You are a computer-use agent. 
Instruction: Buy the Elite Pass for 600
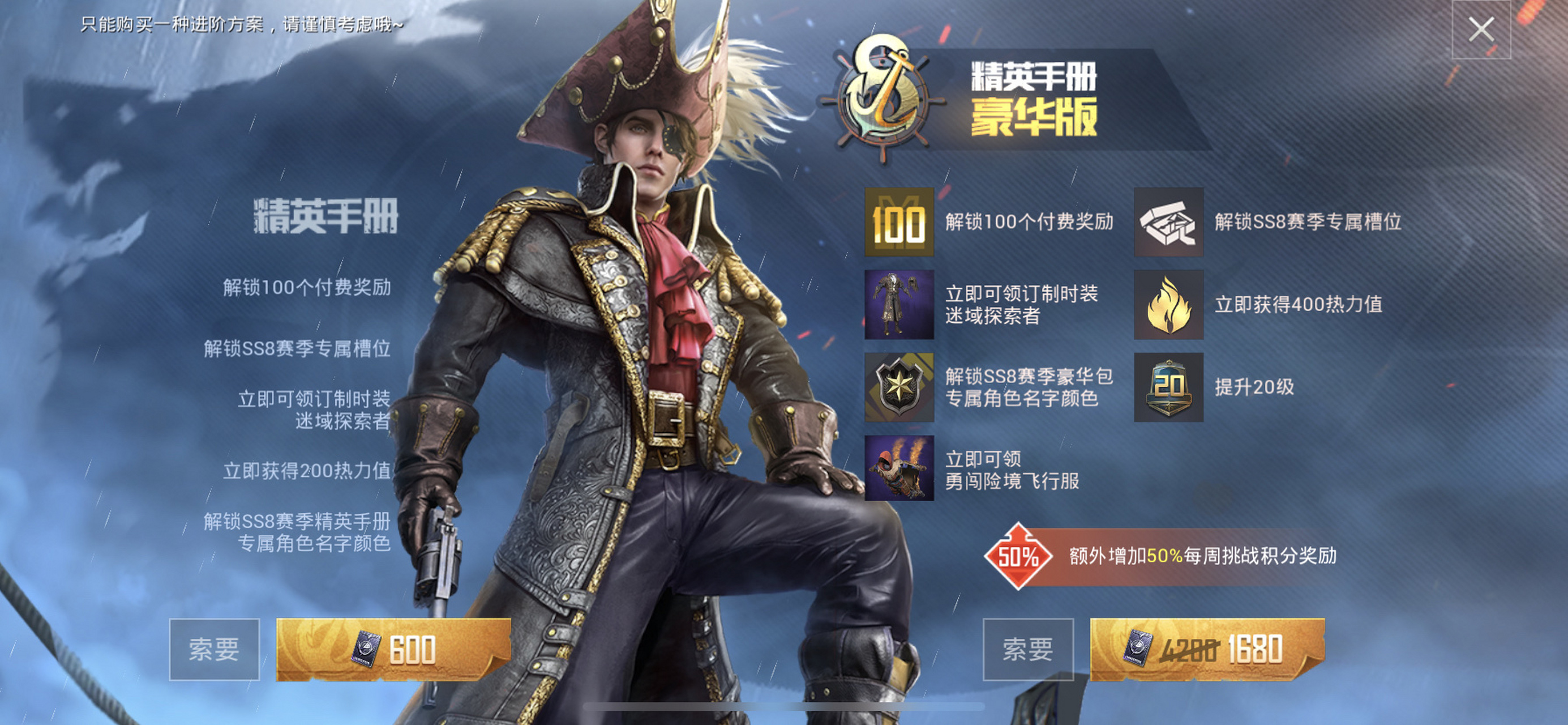click(x=393, y=650)
